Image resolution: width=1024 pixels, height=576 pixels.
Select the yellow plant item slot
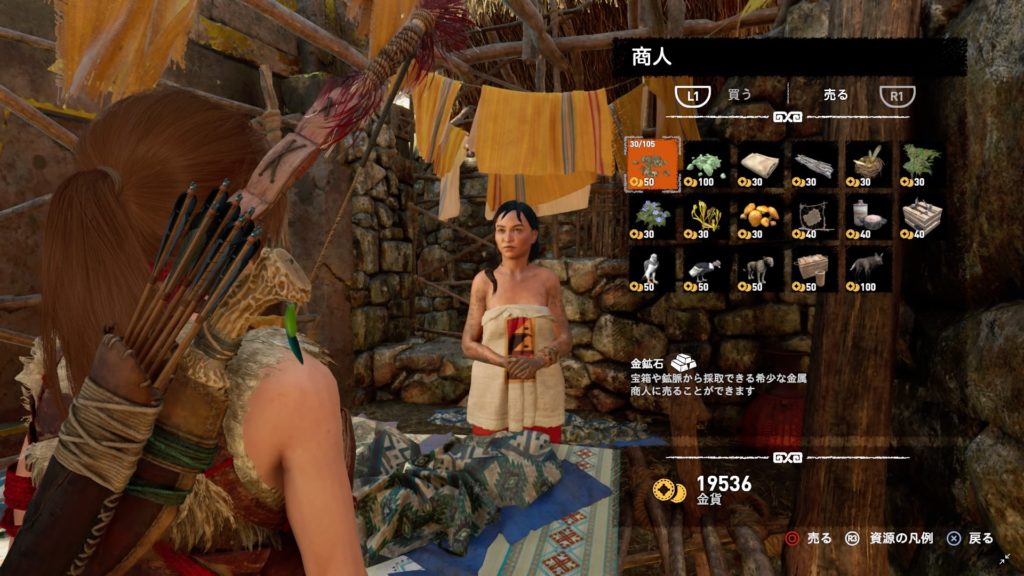coord(705,217)
